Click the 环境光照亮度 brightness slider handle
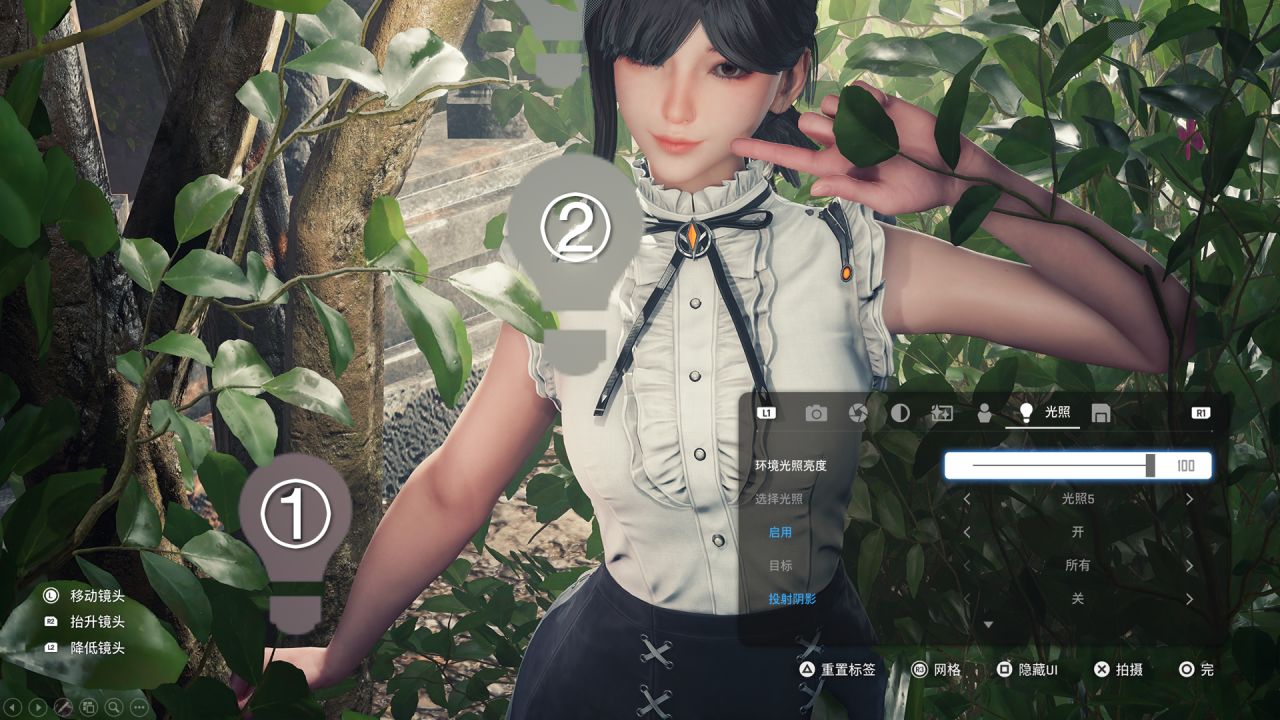 coord(1151,465)
